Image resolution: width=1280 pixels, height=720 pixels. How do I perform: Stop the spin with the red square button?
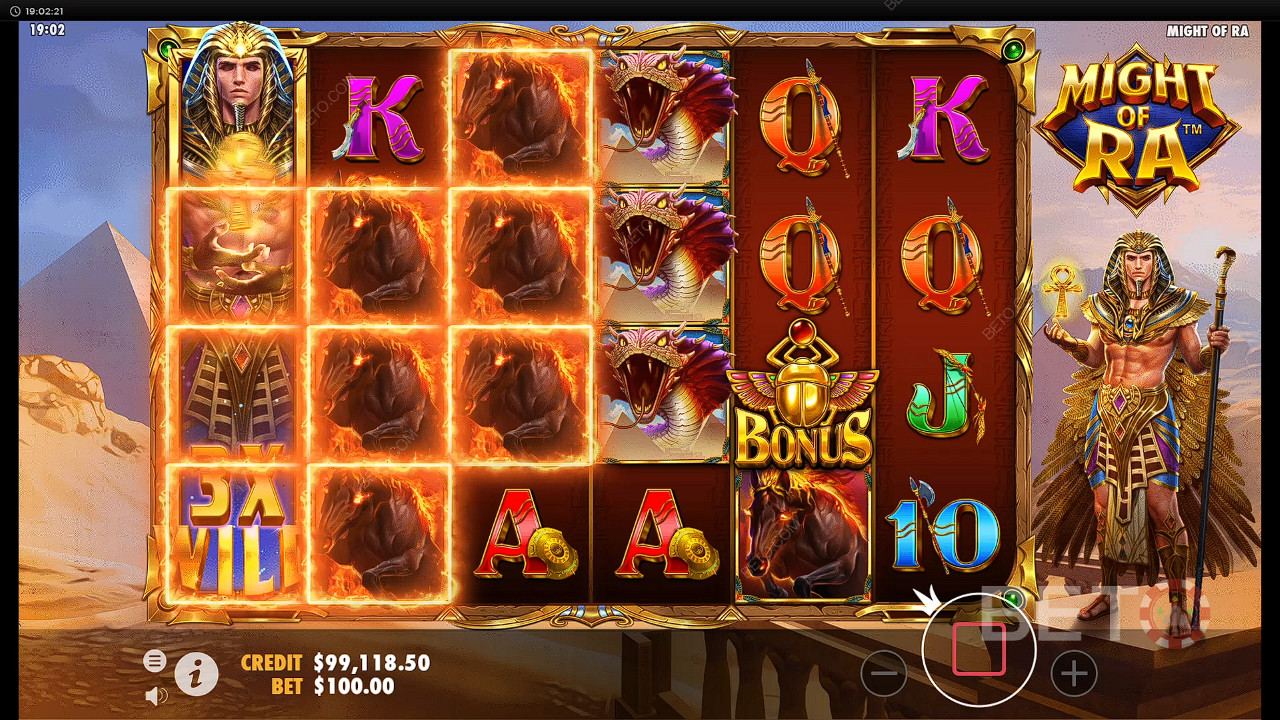pos(978,649)
